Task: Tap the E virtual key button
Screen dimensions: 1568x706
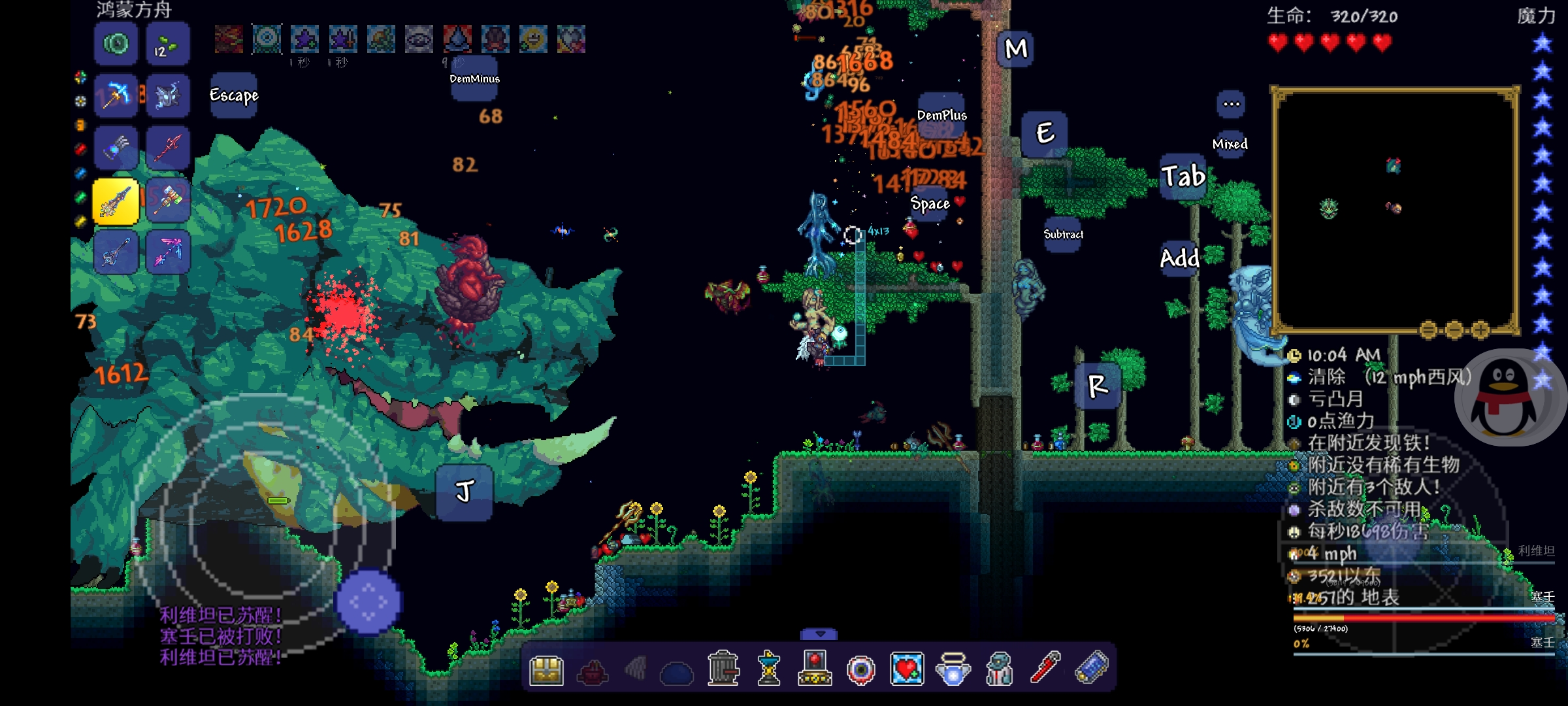Action: point(1044,133)
